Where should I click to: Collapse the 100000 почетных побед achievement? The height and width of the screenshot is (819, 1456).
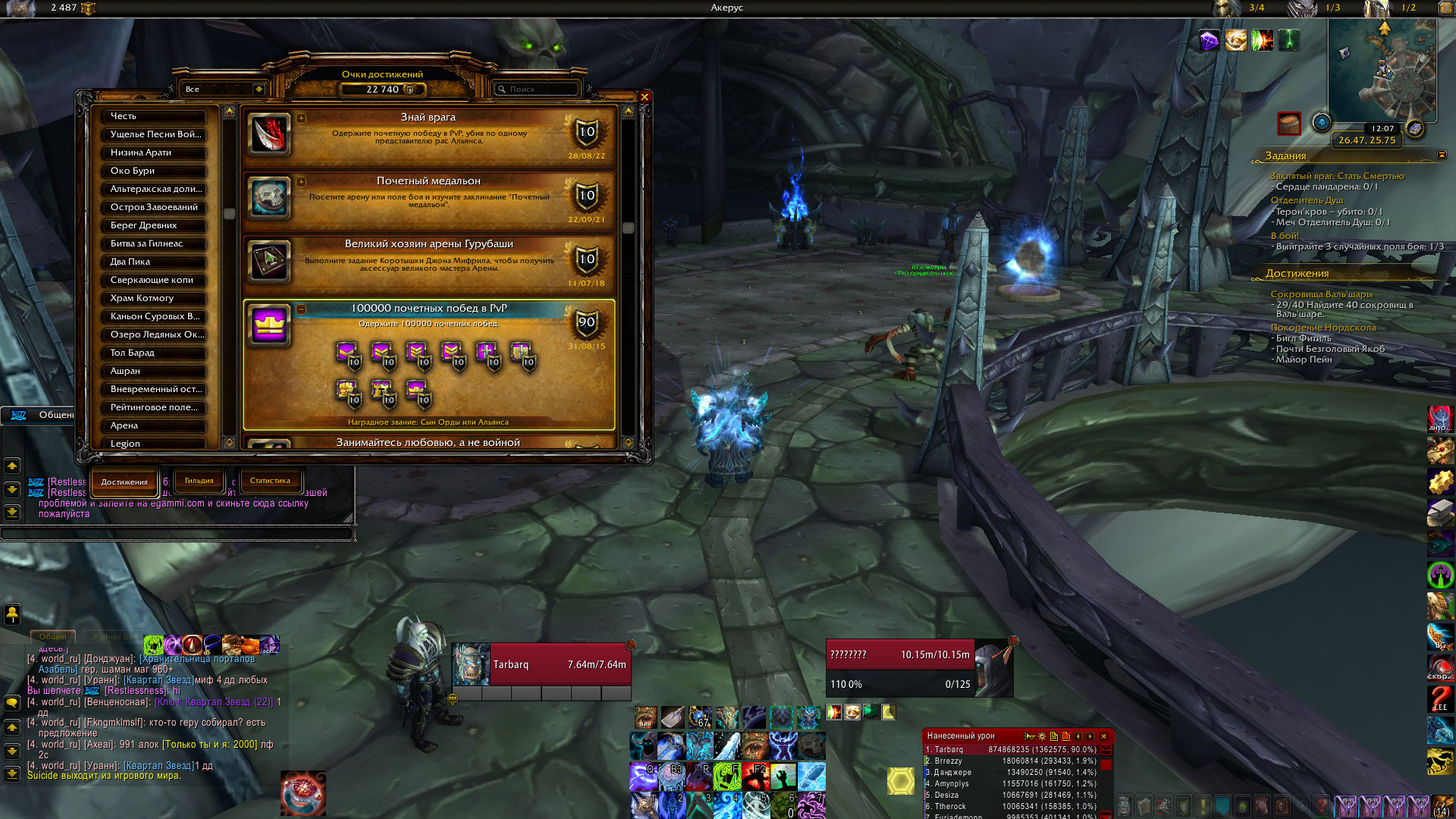click(x=302, y=309)
